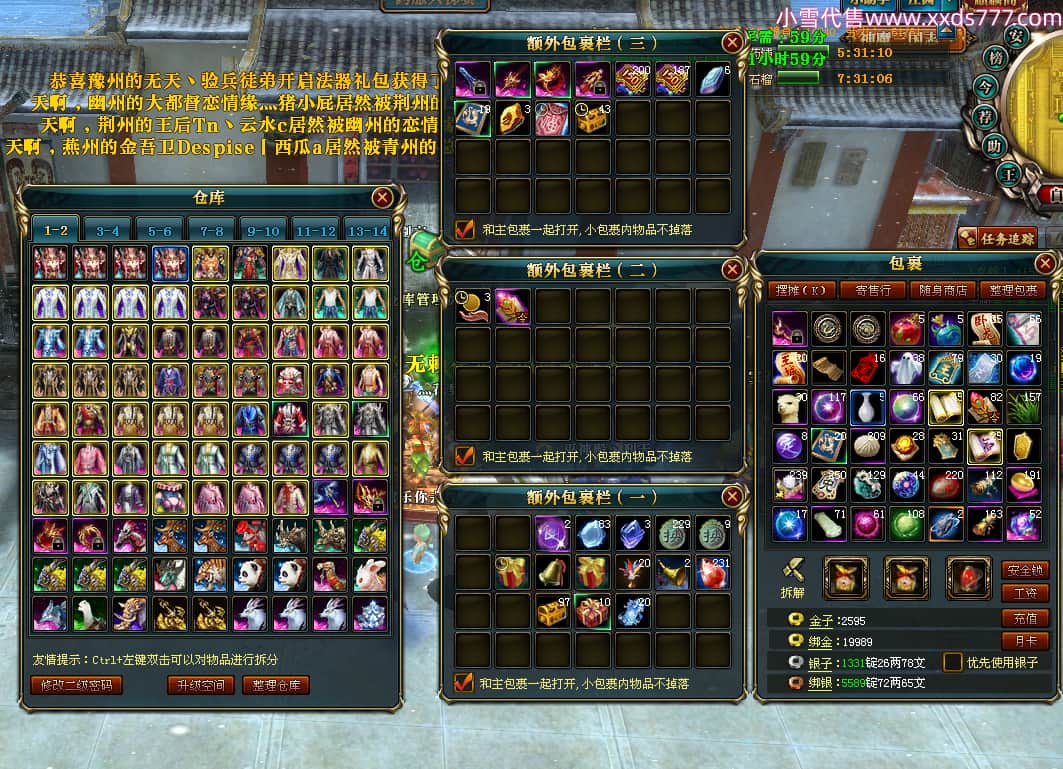
Task: Select the white ghost item in the bag
Action: (906, 367)
